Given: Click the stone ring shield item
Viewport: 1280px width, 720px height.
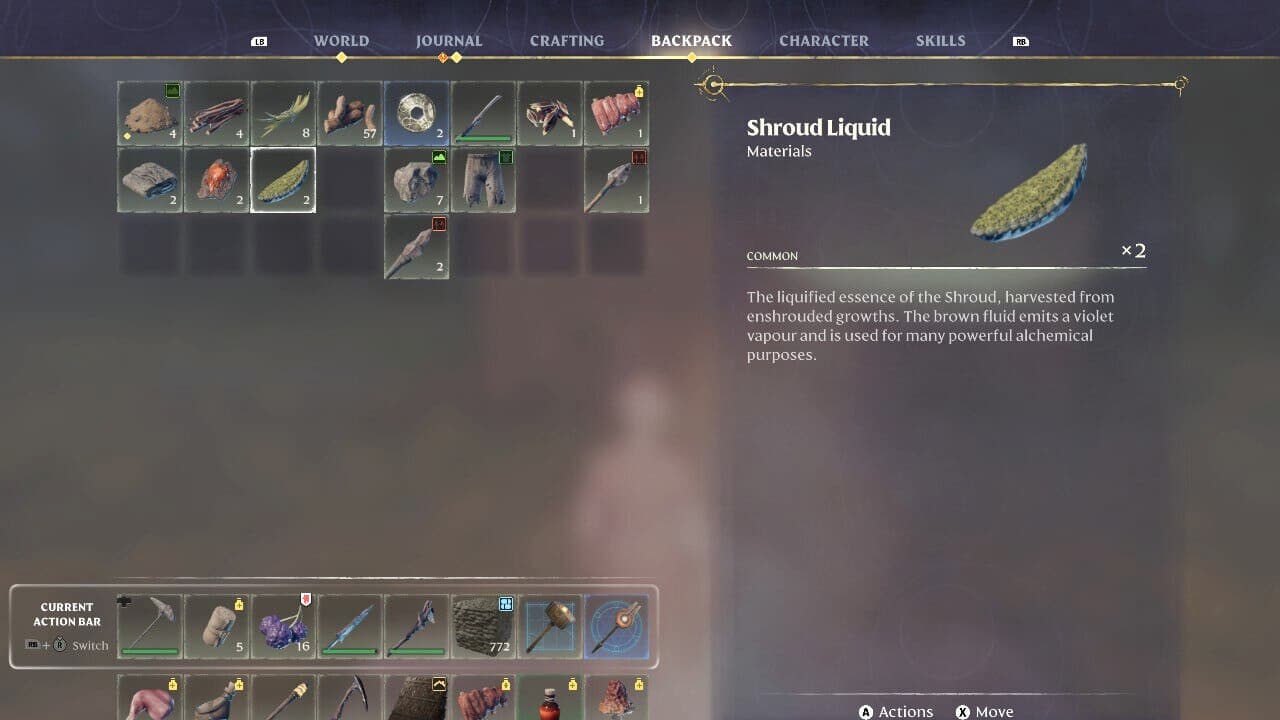Looking at the screenshot, I should (x=416, y=113).
